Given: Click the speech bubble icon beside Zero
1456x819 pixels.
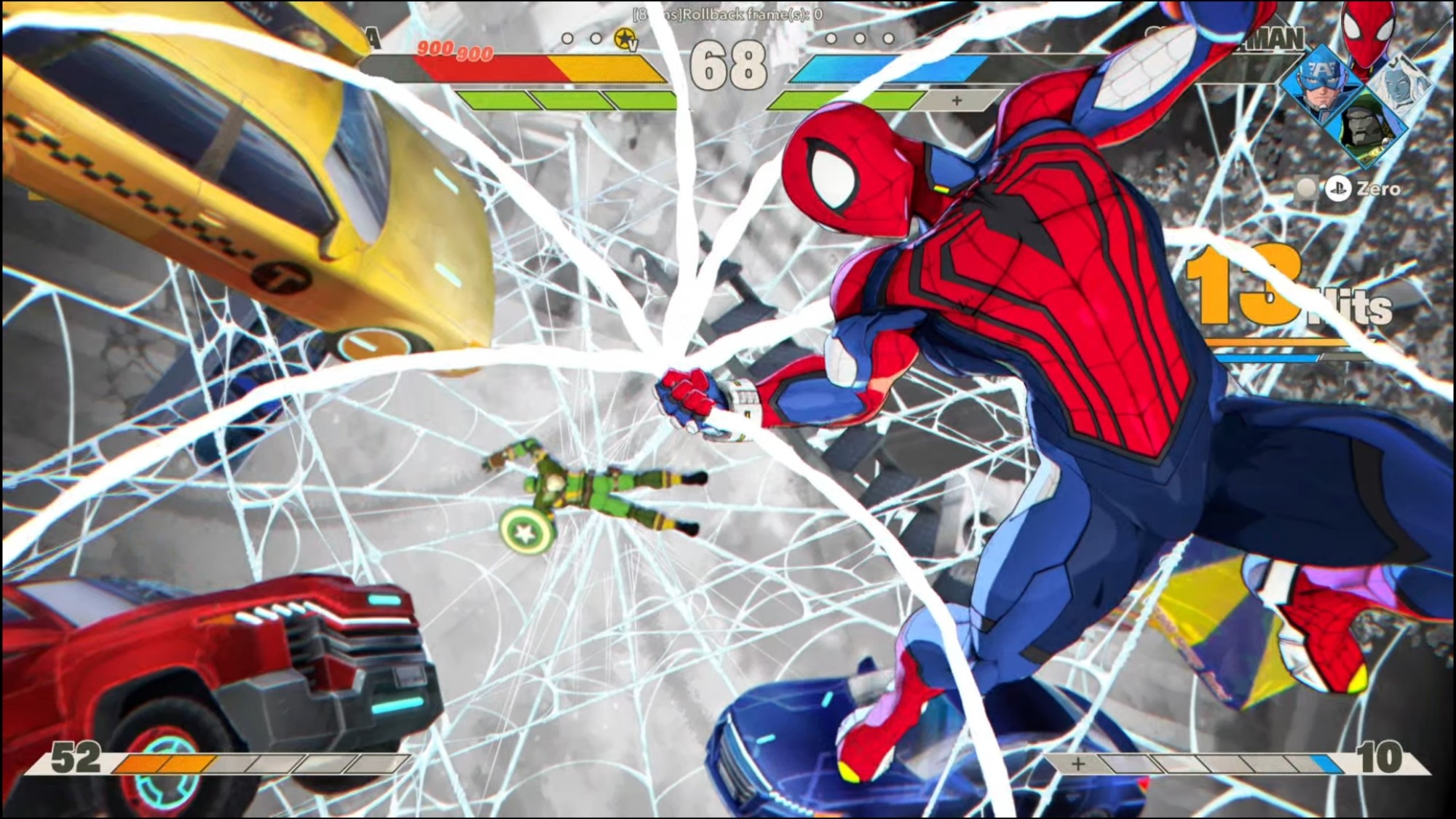Looking at the screenshot, I should 1306,189.
